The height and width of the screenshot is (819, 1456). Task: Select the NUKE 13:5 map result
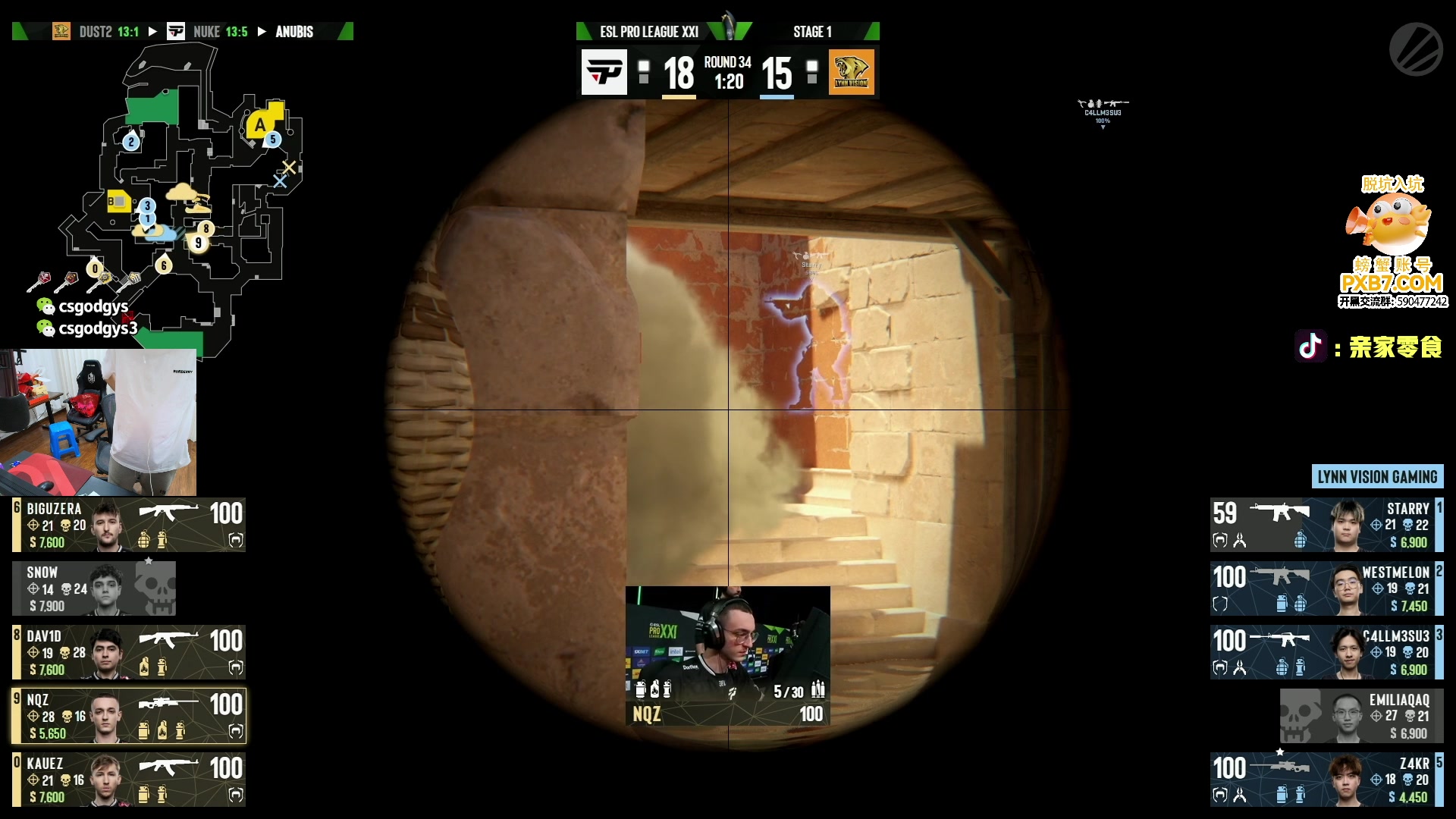coord(220,32)
